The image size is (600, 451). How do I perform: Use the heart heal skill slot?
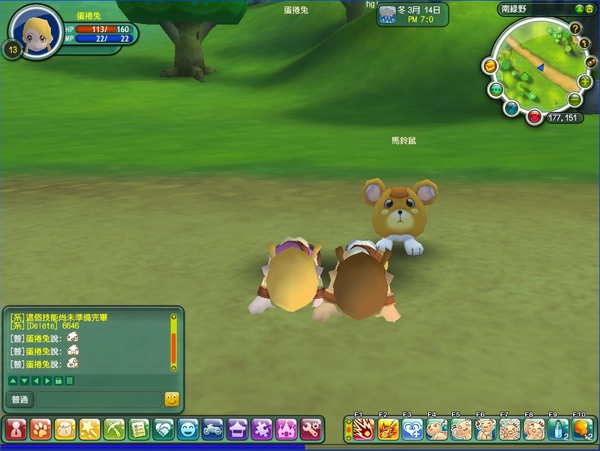point(411,429)
